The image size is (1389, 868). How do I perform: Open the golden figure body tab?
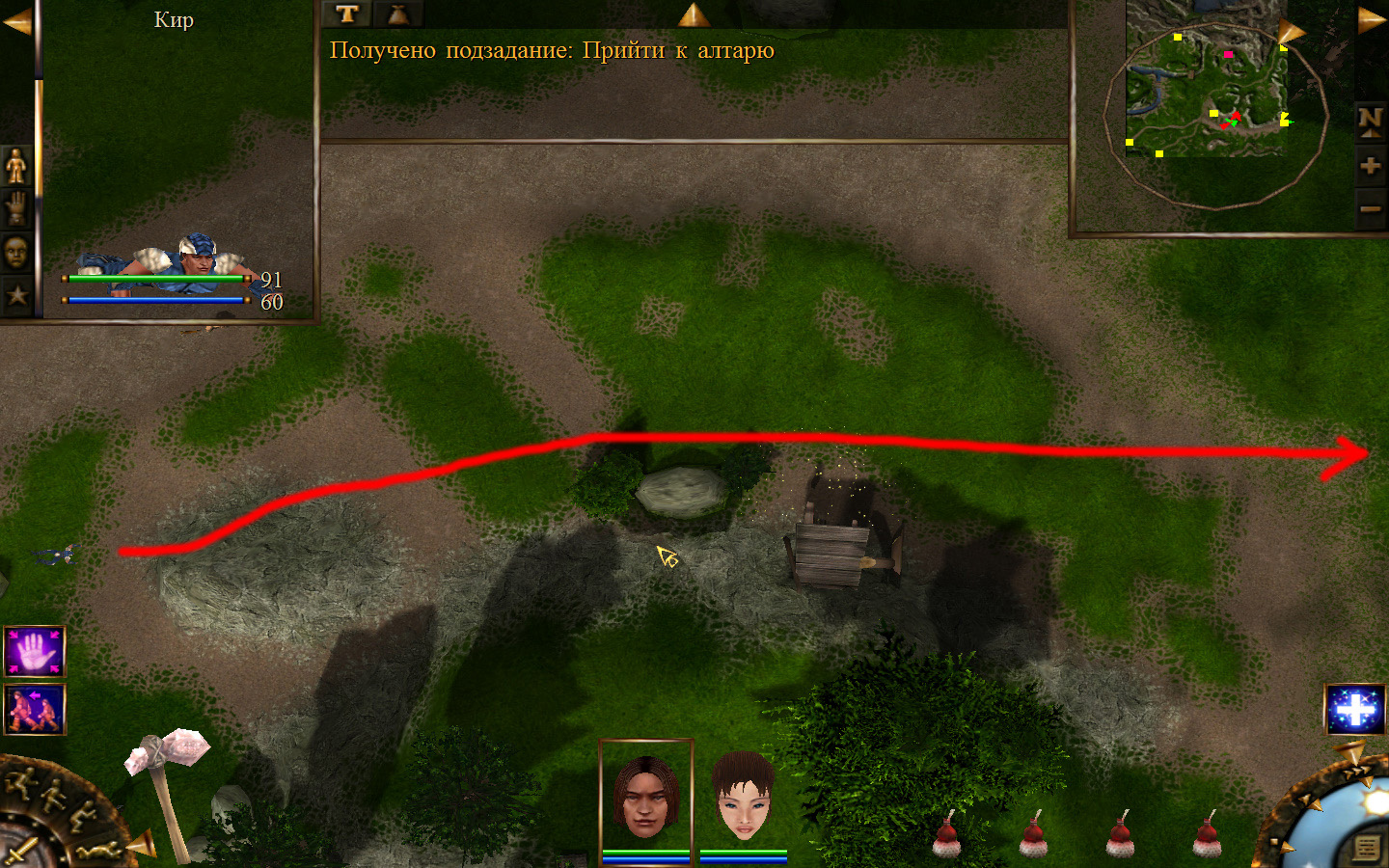coord(16,167)
